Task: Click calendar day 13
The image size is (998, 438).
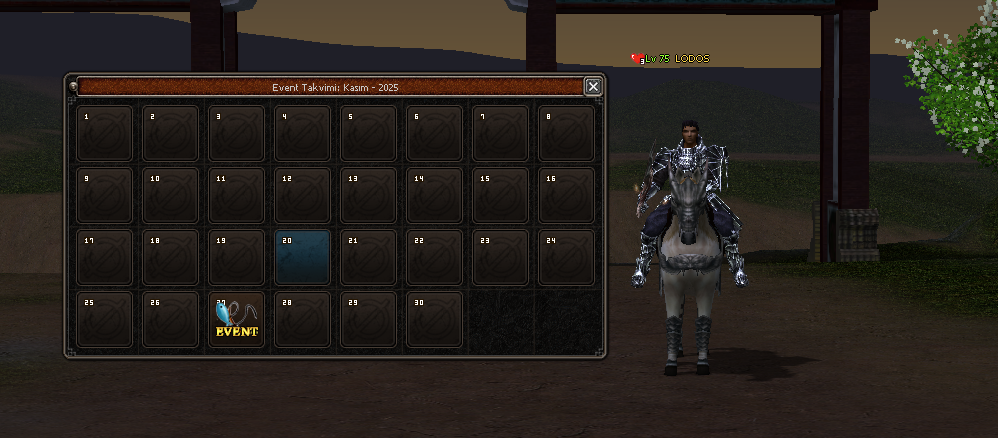Action: tap(369, 195)
